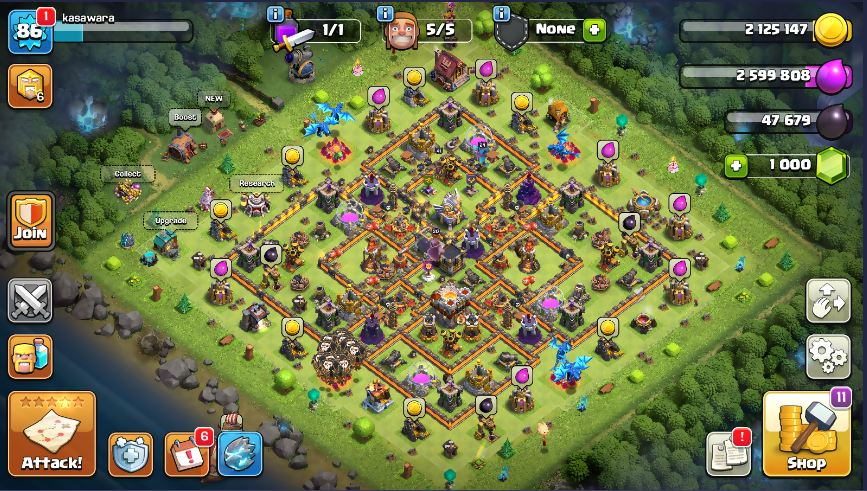Open the shield button beside Attack
The width and height of the screenshot is (867, 491).
(130, 454)
